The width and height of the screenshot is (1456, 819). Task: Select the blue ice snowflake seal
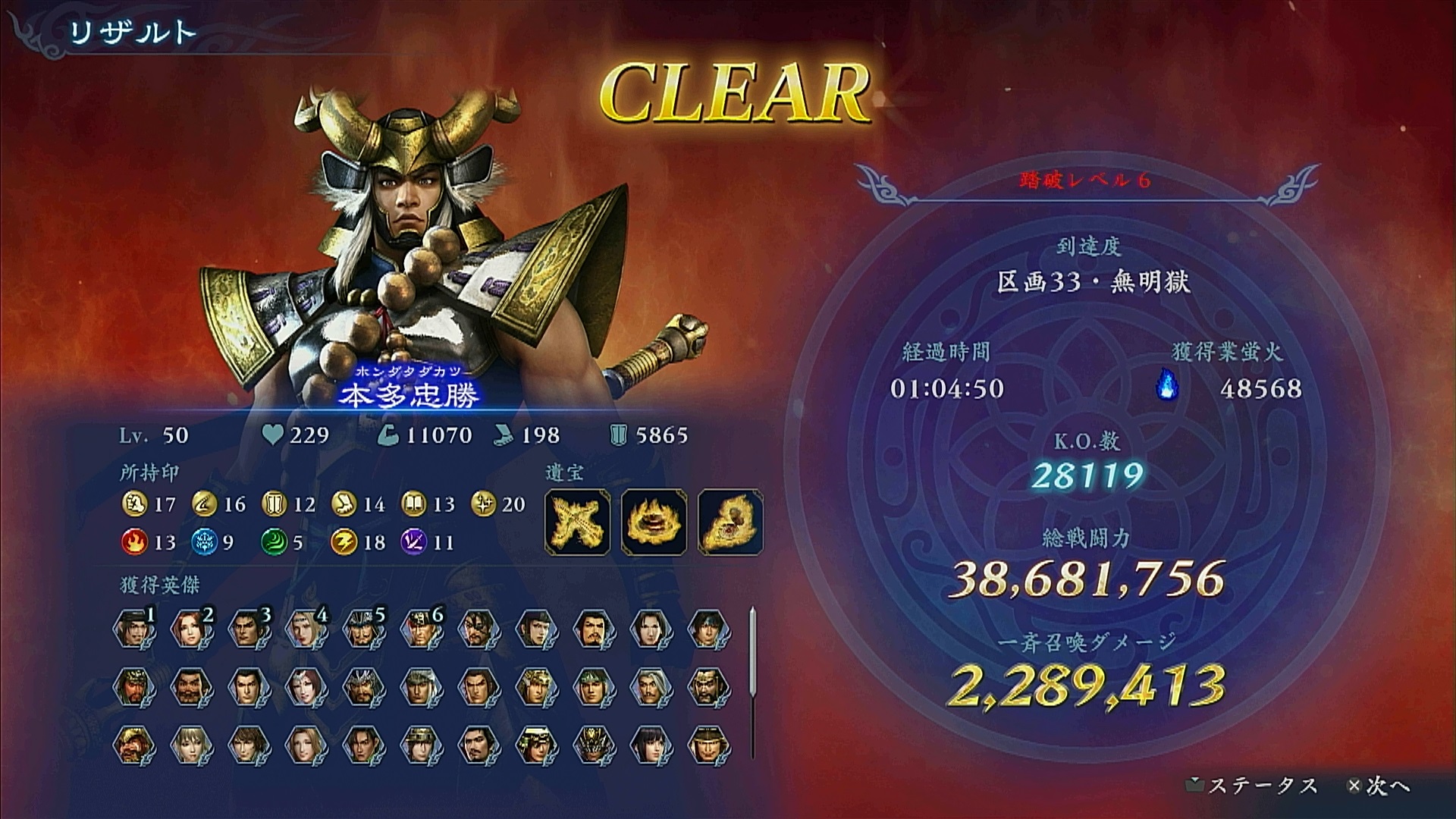pyautogui.click(x=202, y=542)
